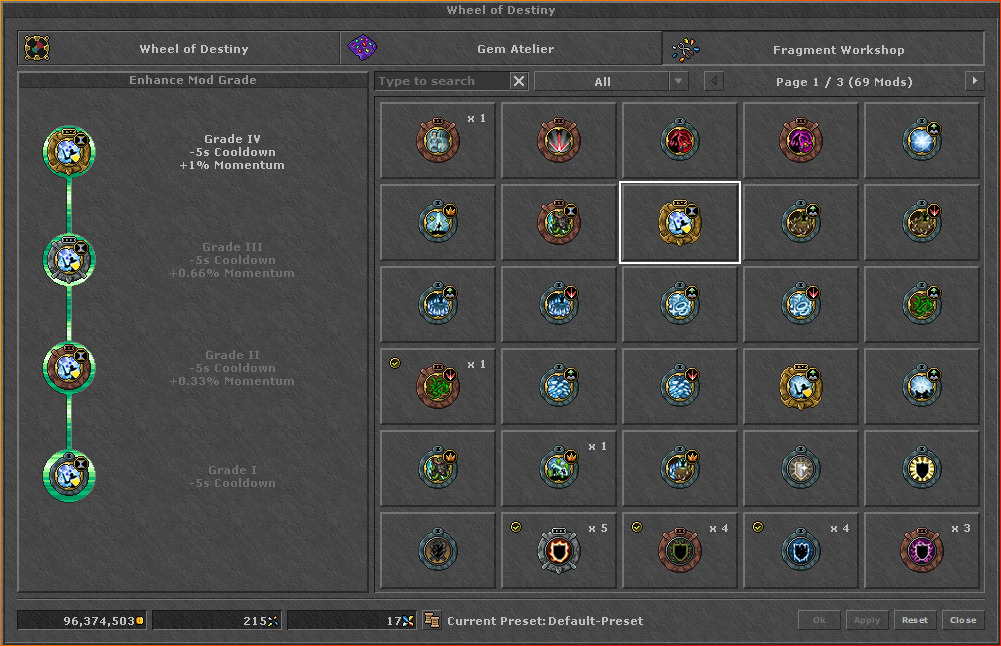1001x646 pixels.
Task: Open the All filter dropdown
Action: click(x=612, y=81)
